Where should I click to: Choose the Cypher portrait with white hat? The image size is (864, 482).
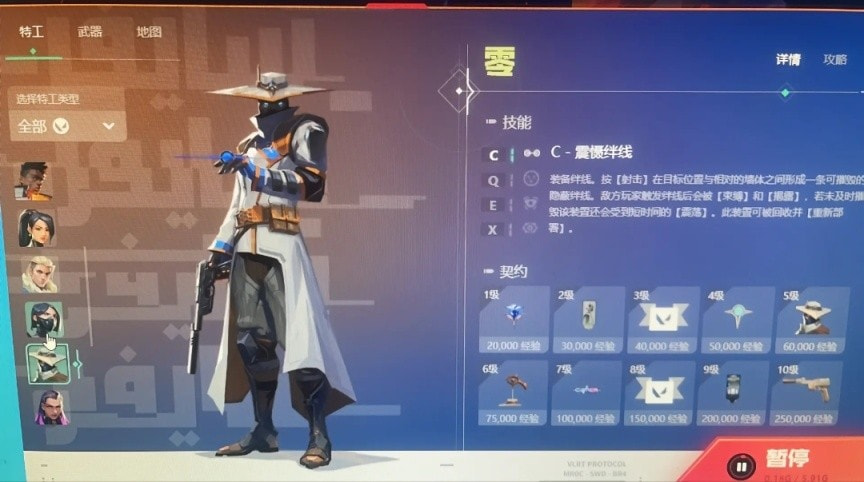pyautogui.click(x=47, y=364)
